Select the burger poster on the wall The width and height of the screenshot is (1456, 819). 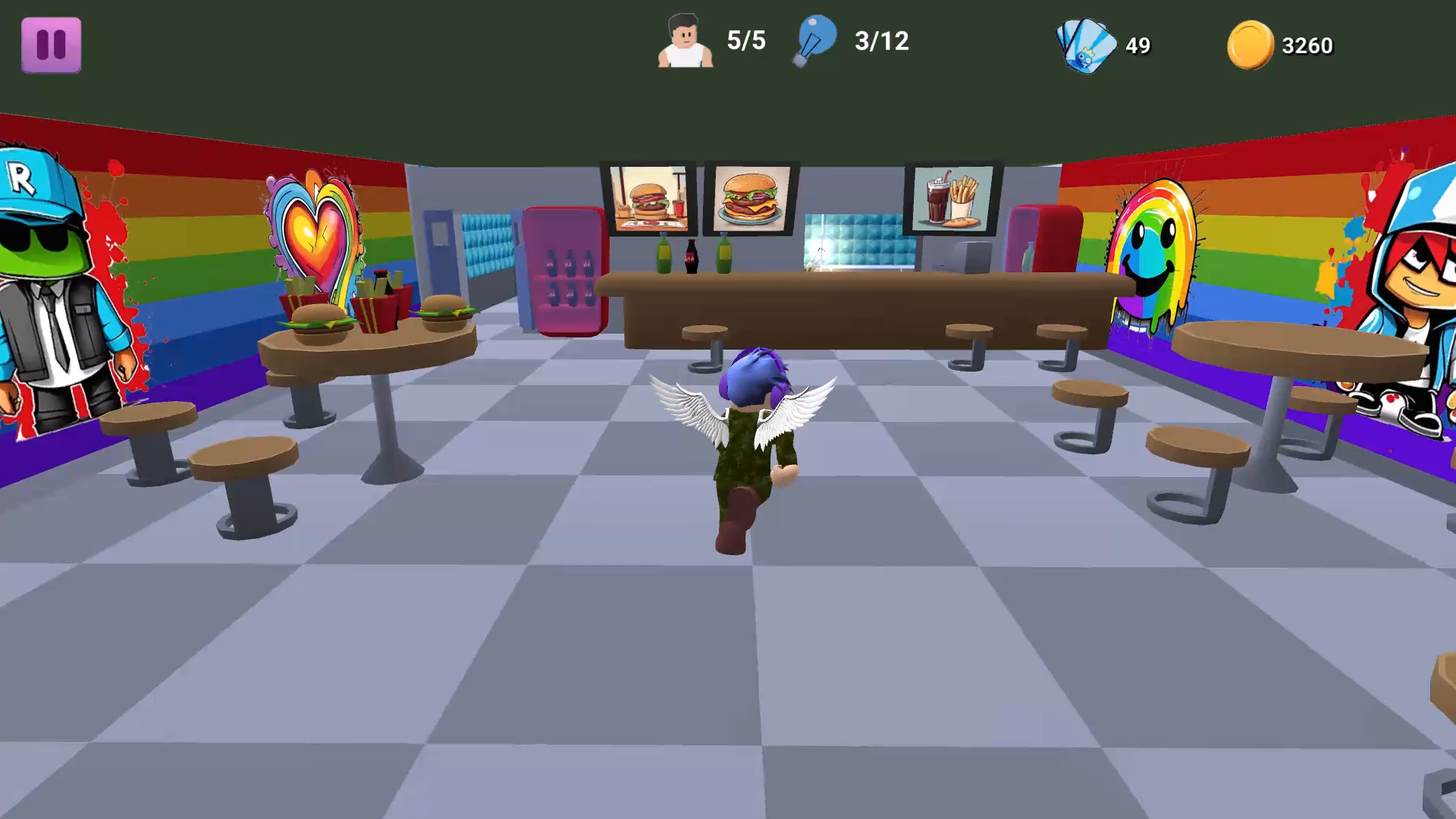coord(648,199)
